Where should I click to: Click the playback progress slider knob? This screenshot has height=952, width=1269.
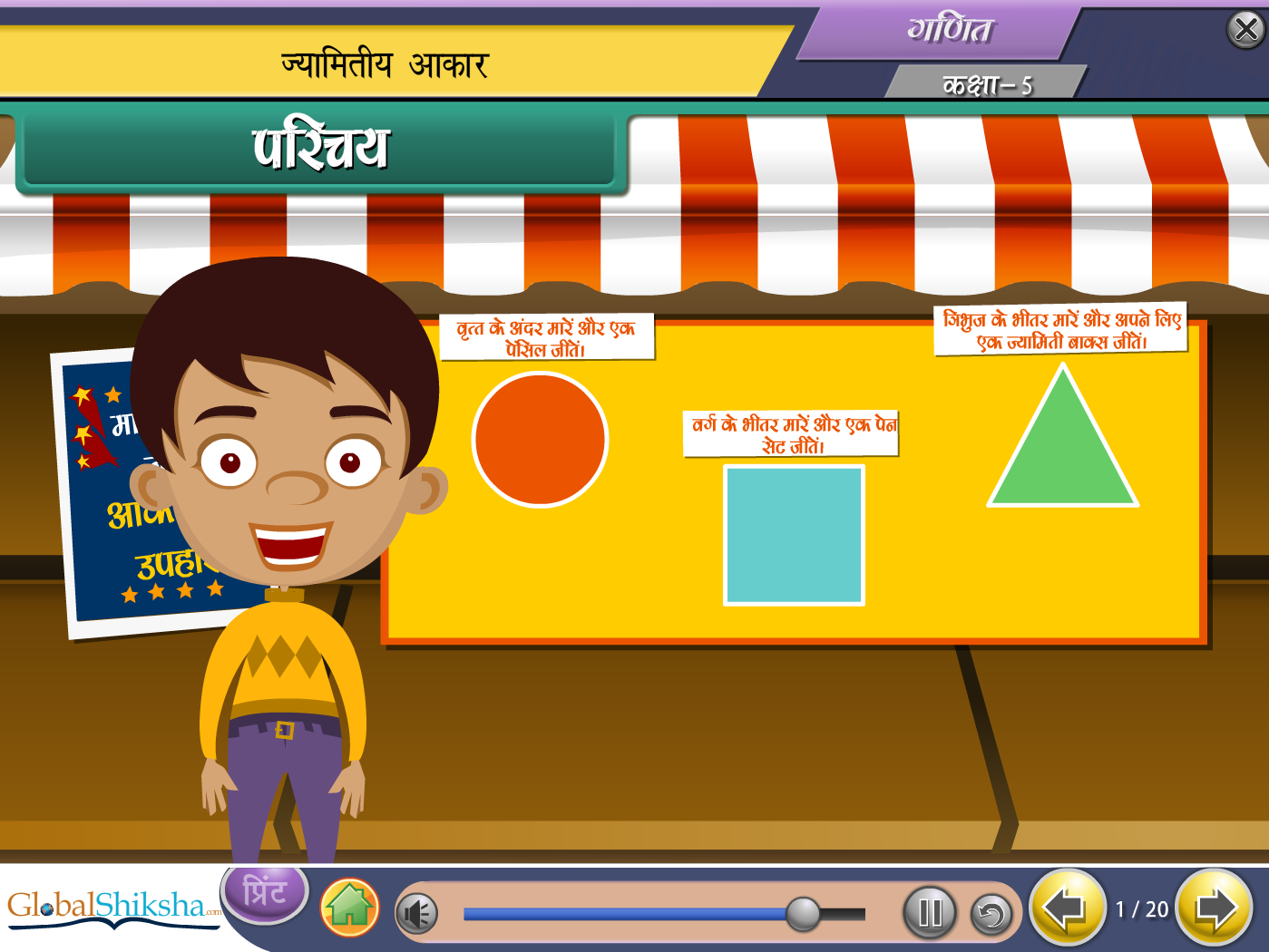[803, 914]
